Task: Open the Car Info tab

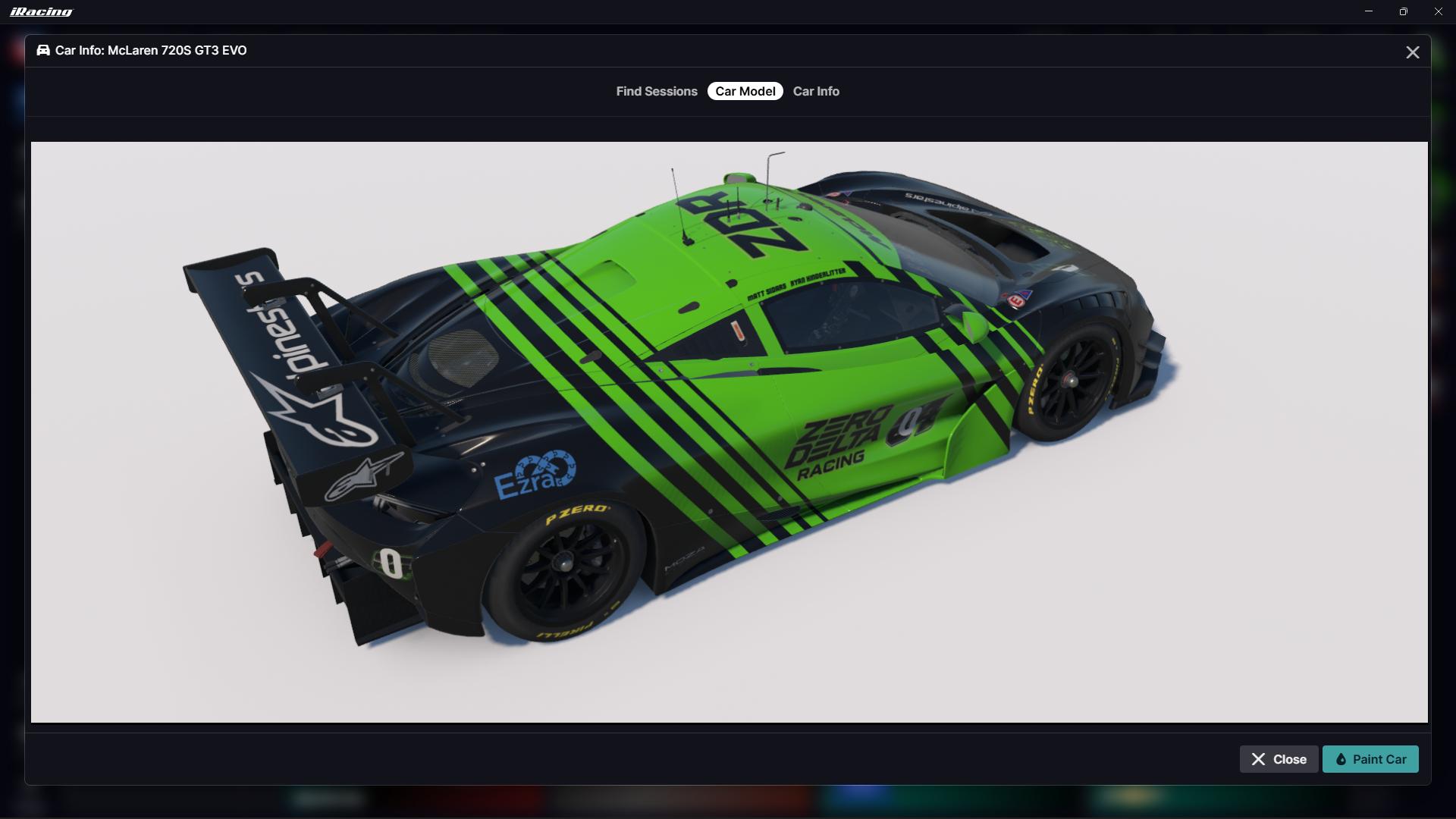Action: click(x=816, y=91)
